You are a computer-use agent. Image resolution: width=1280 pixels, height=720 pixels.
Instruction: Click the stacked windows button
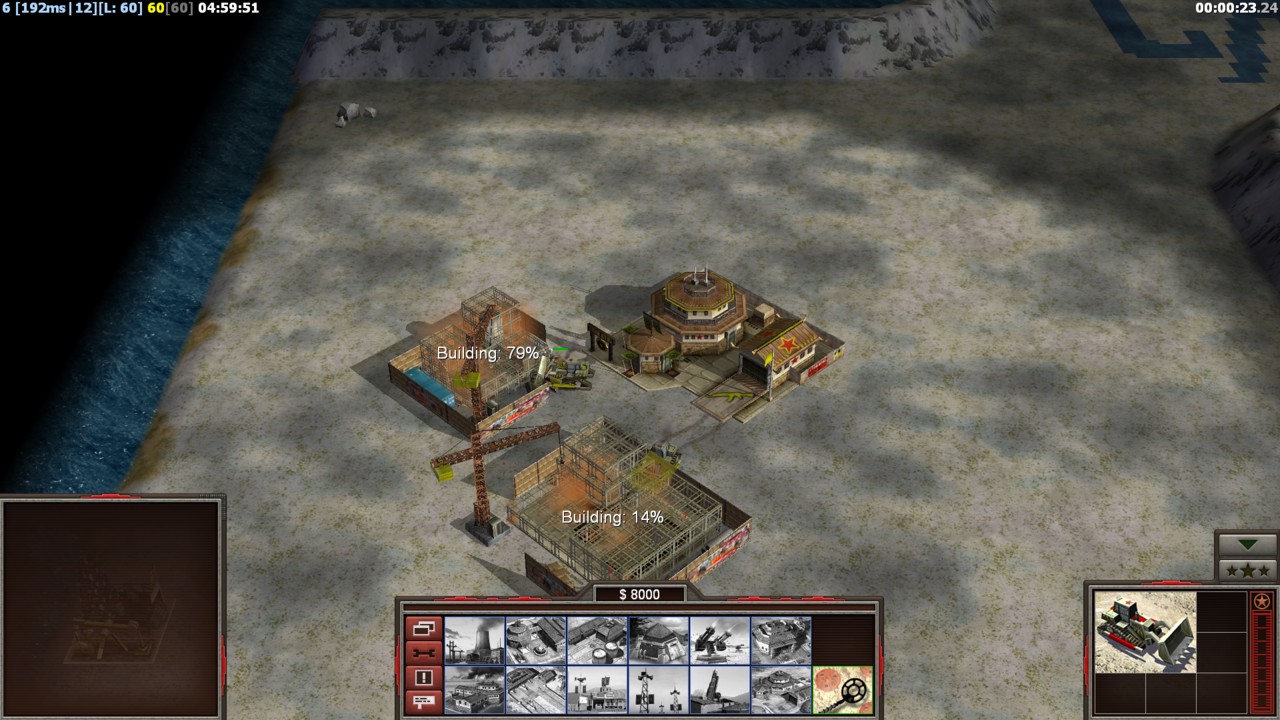pos(423,629)
